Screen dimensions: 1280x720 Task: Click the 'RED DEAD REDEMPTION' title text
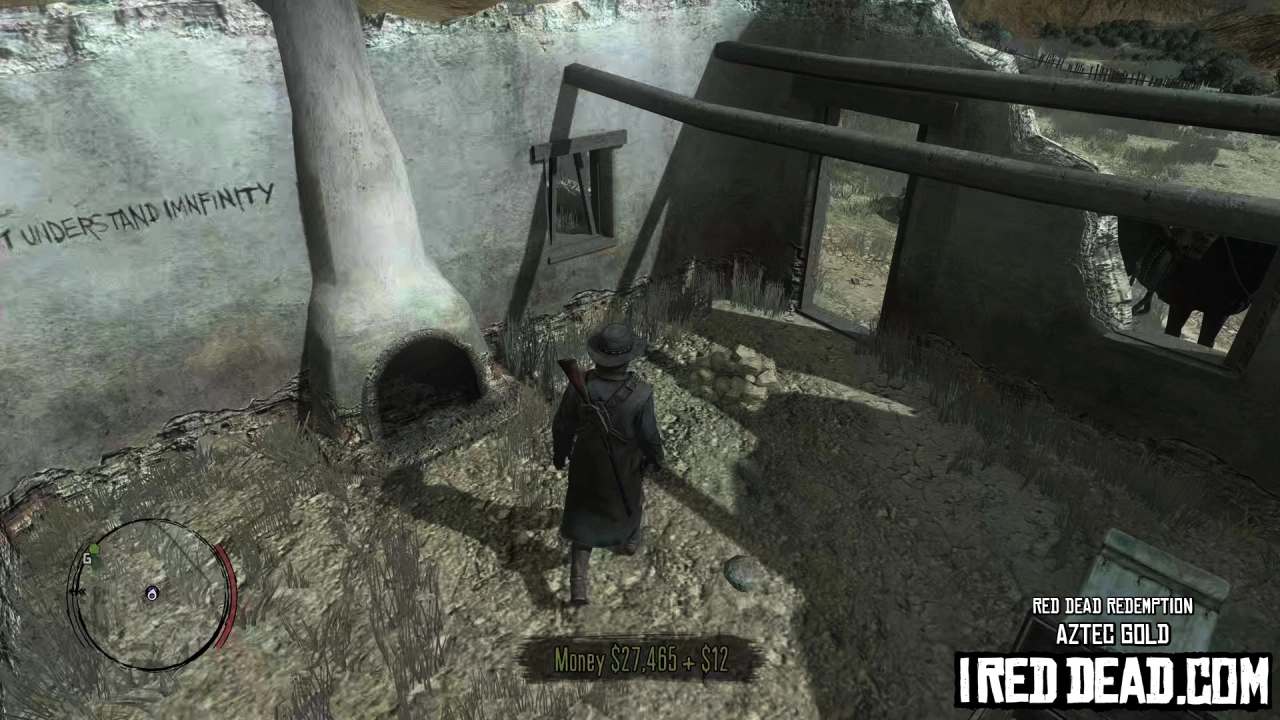coord(1112,606)
